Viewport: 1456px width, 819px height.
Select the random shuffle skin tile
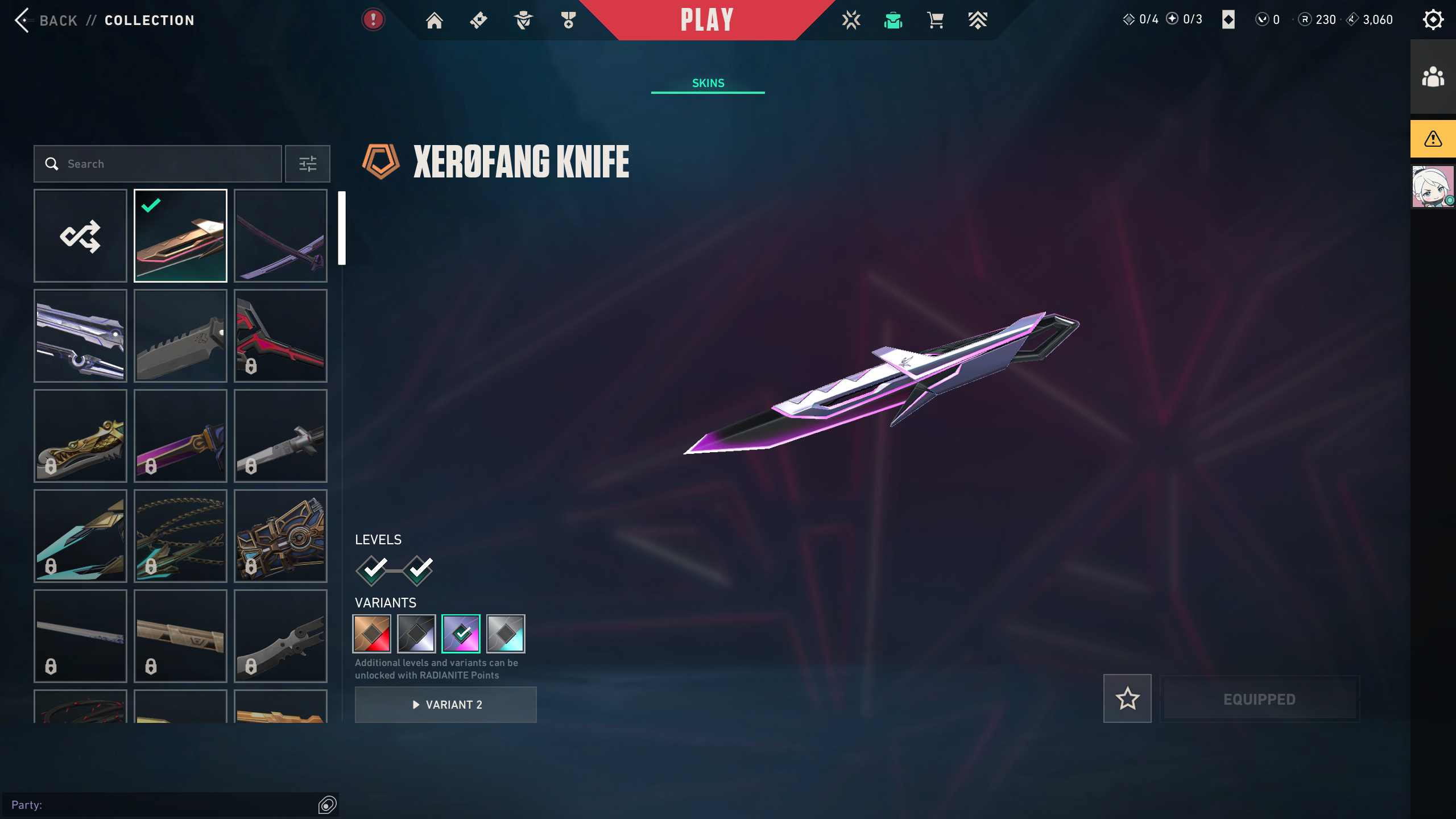80,235
